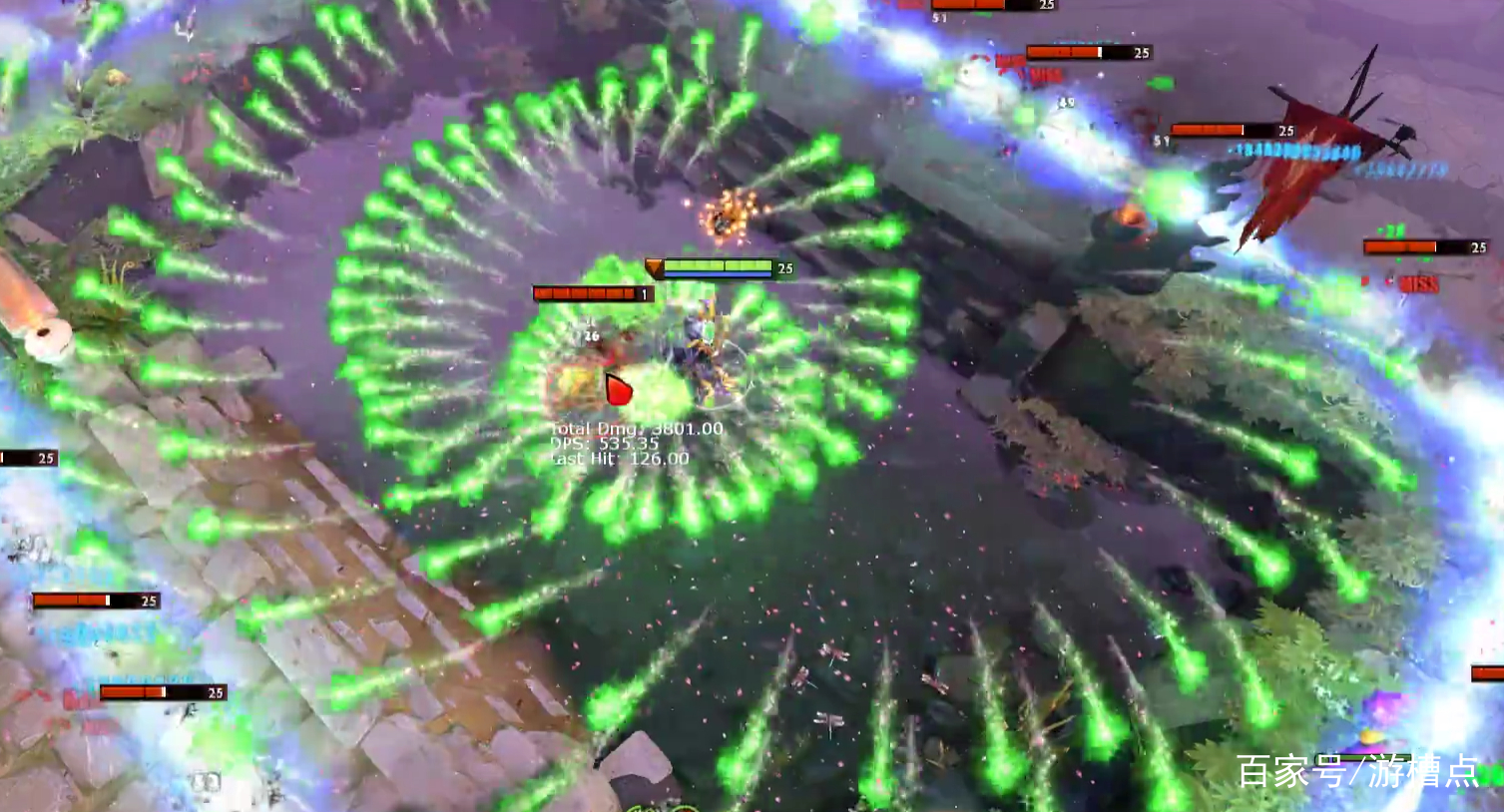This screenshot has width=1504, height=812.
Task: Click the MISS text on the right edge
Action: (1418, 285)
